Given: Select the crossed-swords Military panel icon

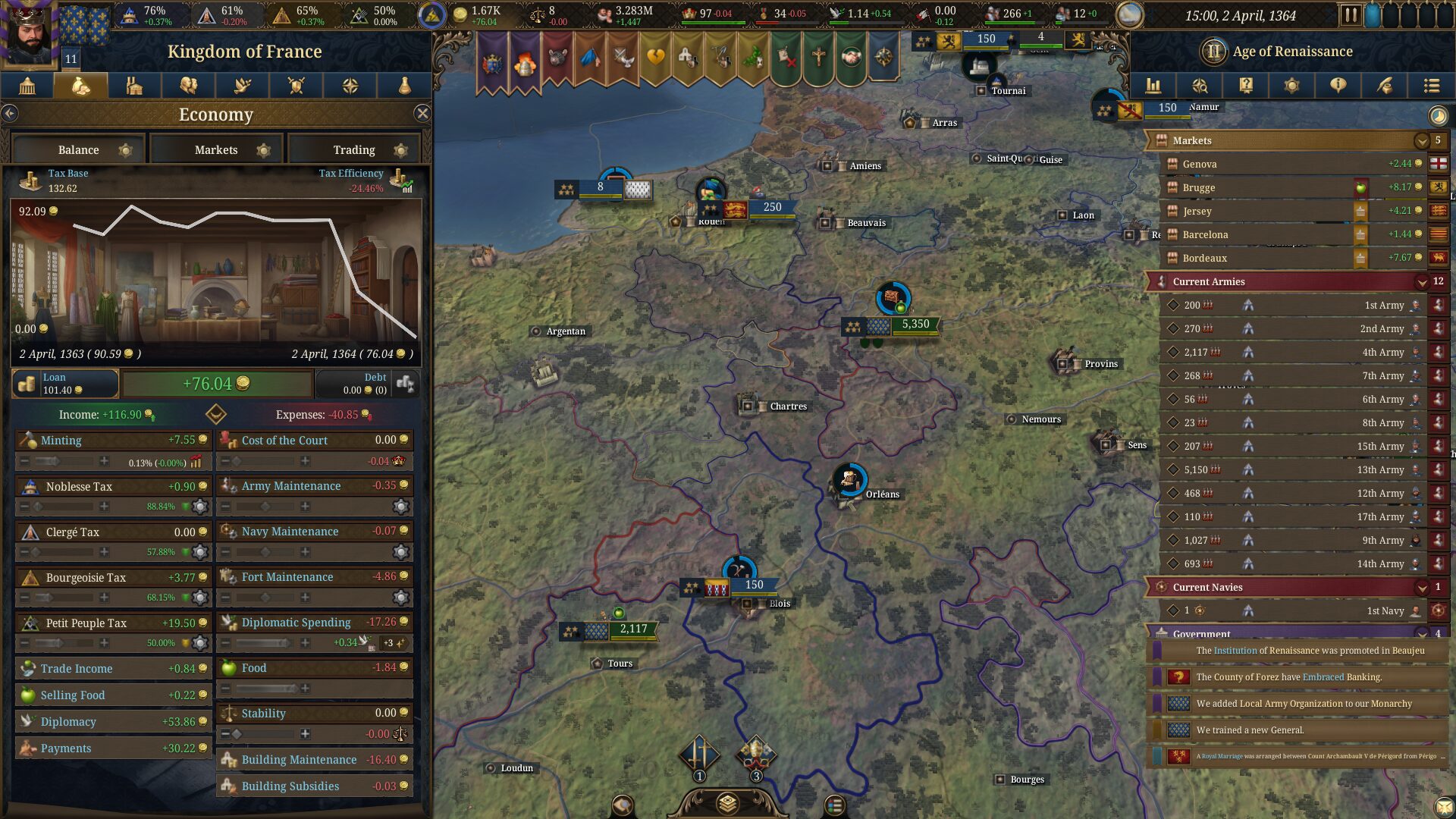Looking at the screenshot, I should pos(296,86).
